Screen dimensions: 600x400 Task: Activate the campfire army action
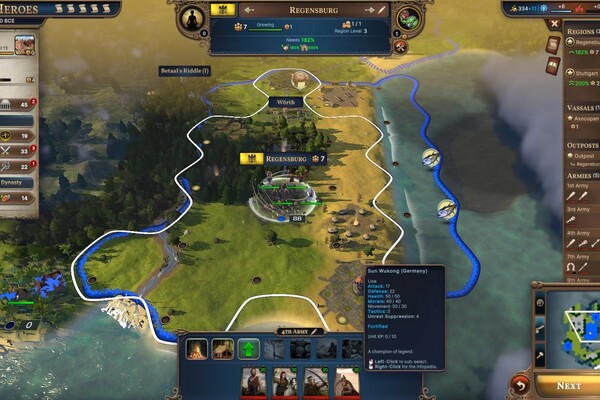[x=196, y=349]
